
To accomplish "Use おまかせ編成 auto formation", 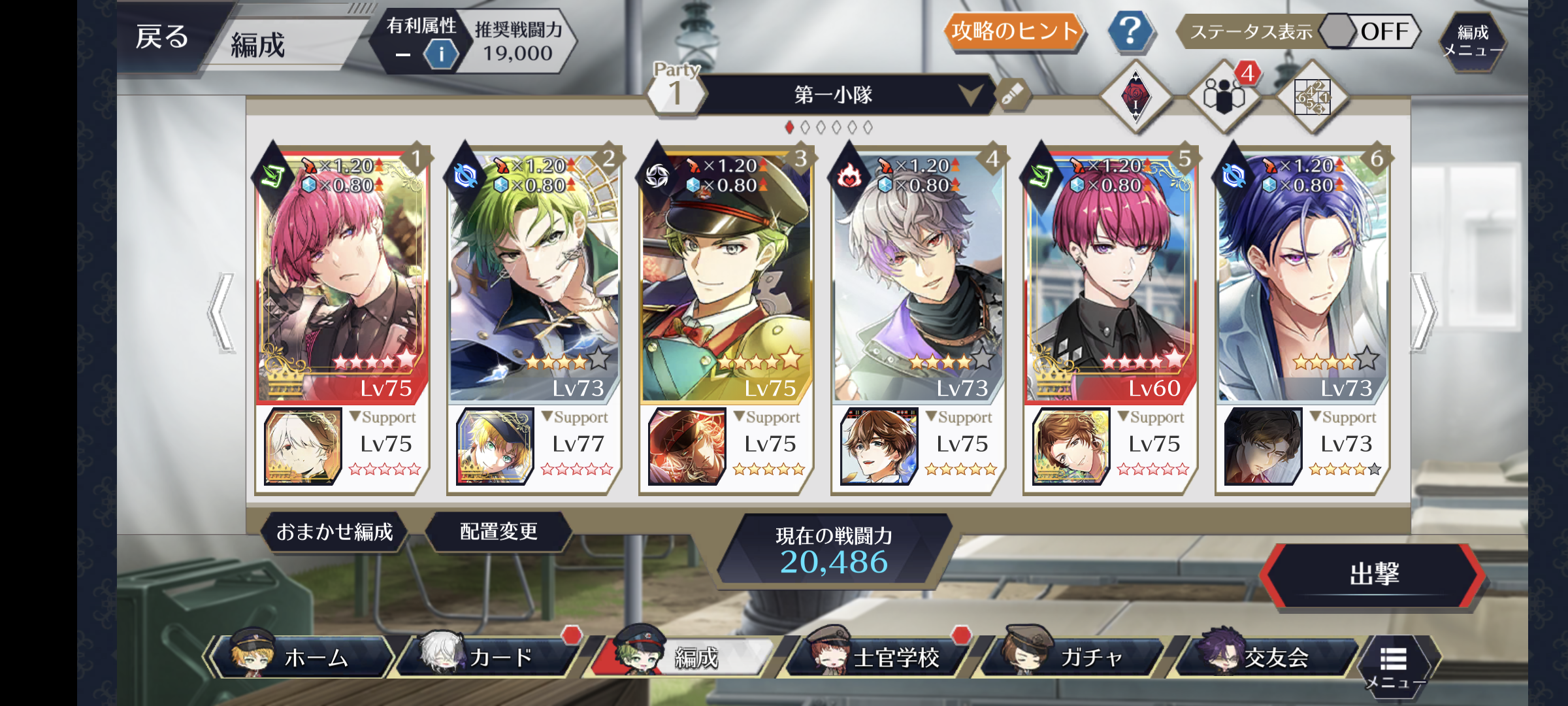I will (335, 532).
